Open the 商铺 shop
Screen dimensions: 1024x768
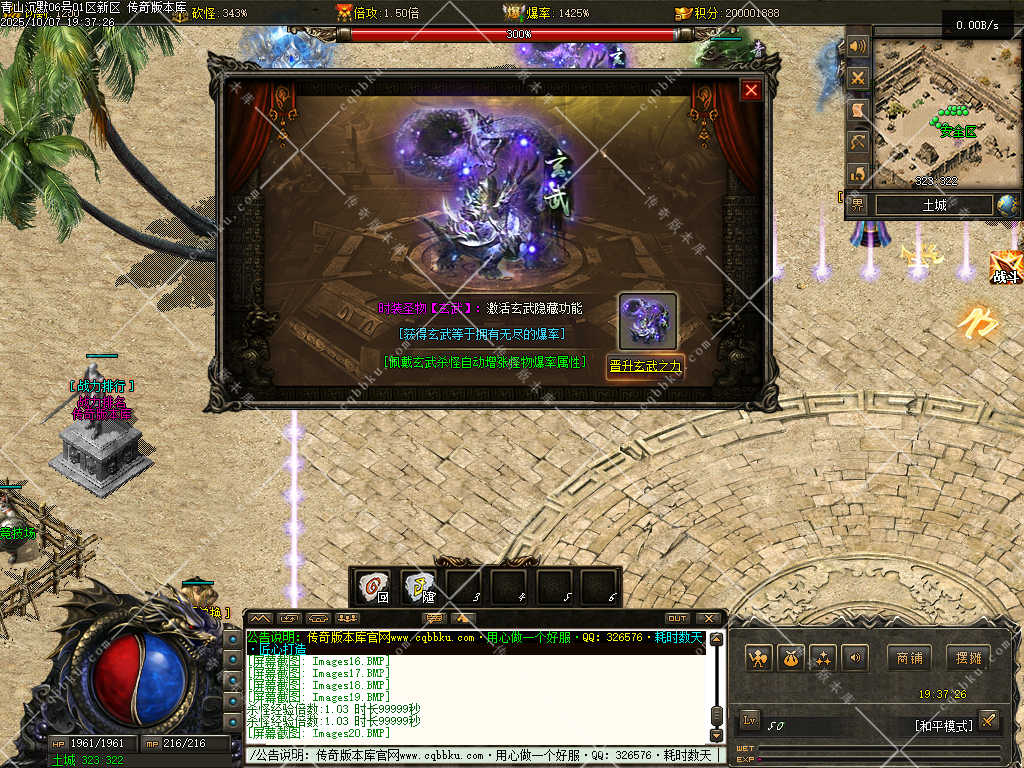pyautogui.click(x=908, y=657)
